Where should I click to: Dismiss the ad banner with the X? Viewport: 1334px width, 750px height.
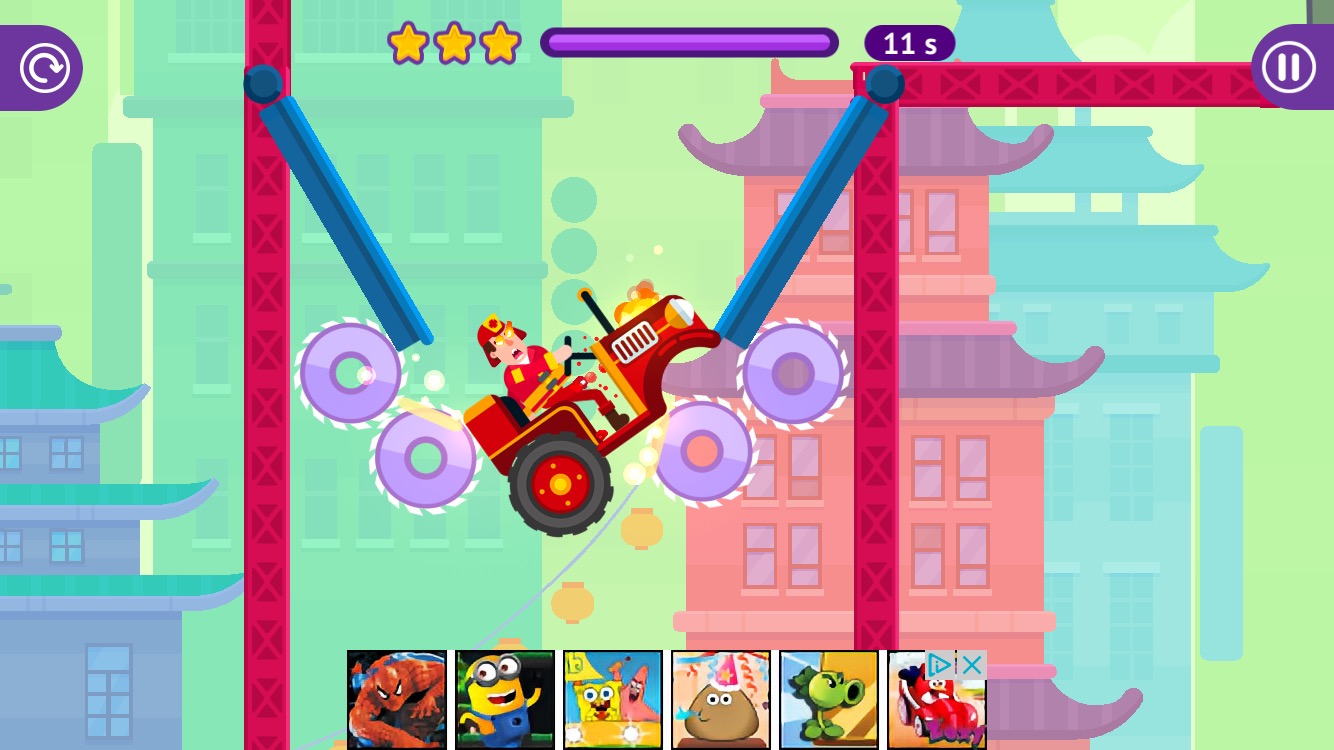click(x=971, y=663)
